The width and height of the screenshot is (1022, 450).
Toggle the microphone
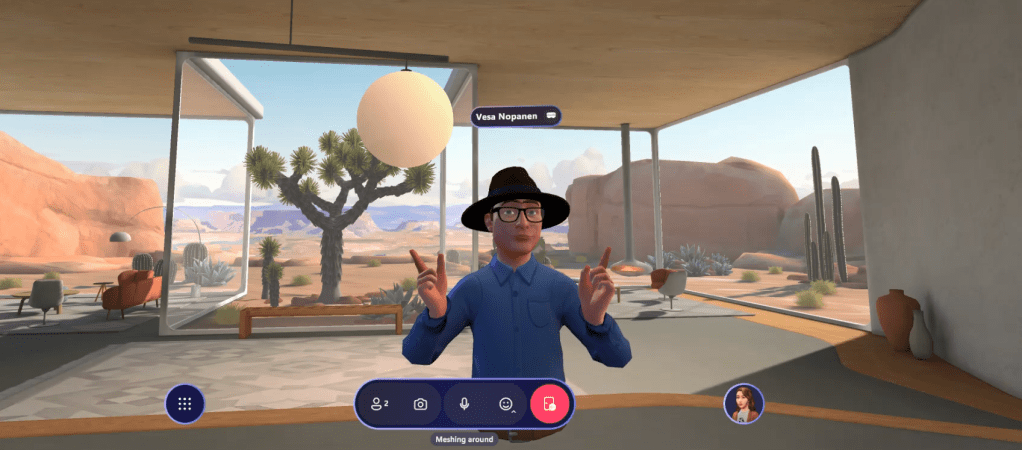coord(464,404)
